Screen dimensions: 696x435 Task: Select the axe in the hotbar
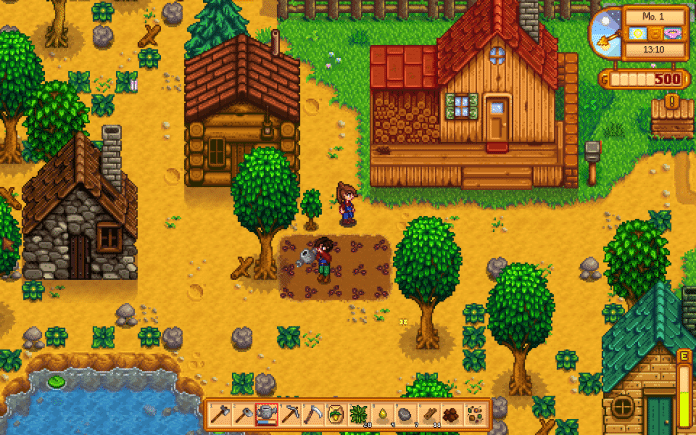[x=220, y=413]
